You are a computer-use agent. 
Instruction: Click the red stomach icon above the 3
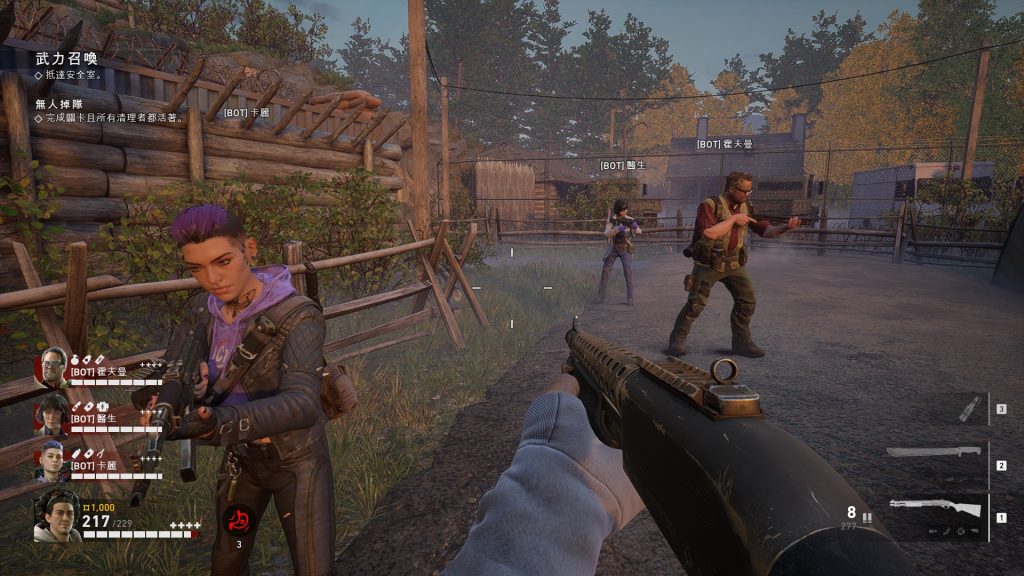point(238,520)
